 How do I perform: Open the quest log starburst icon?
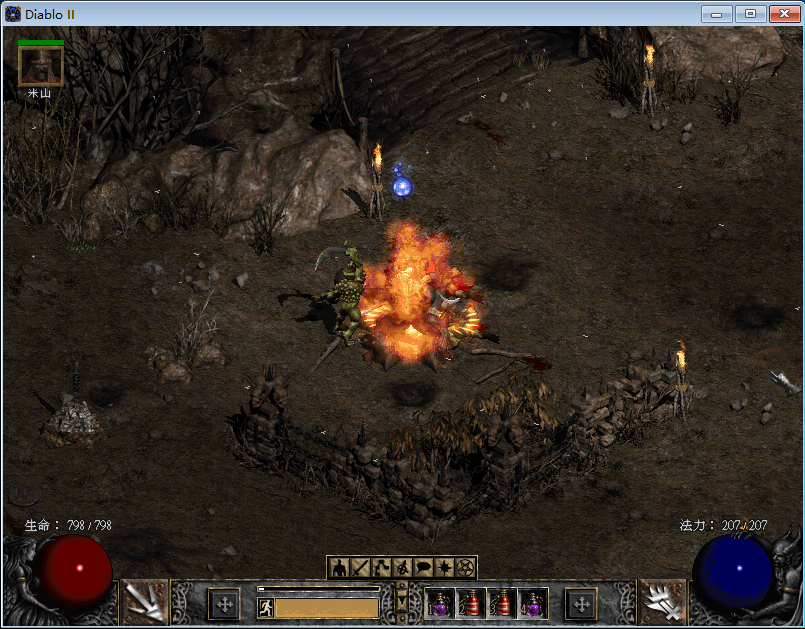tap(444, 568)
